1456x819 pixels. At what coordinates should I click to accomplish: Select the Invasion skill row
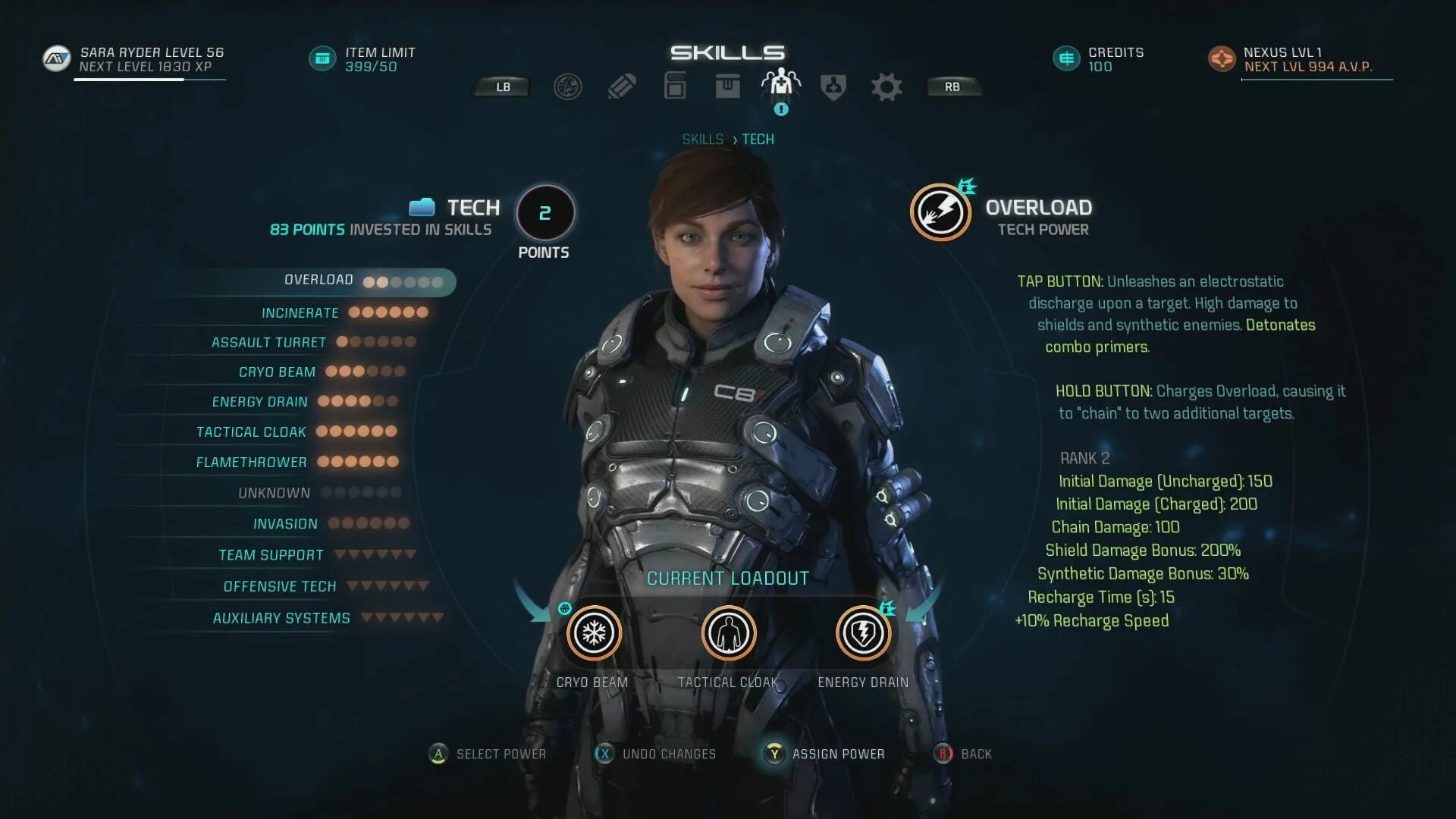285,524
